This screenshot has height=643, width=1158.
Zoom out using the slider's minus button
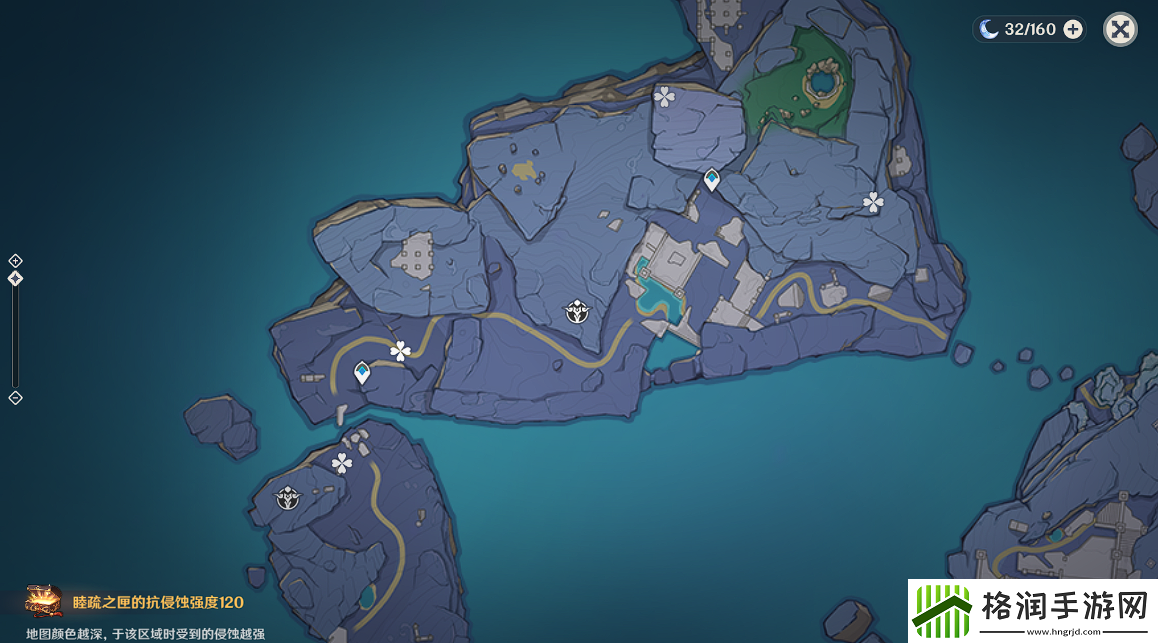pyautogui.click(x=15, y=398)
